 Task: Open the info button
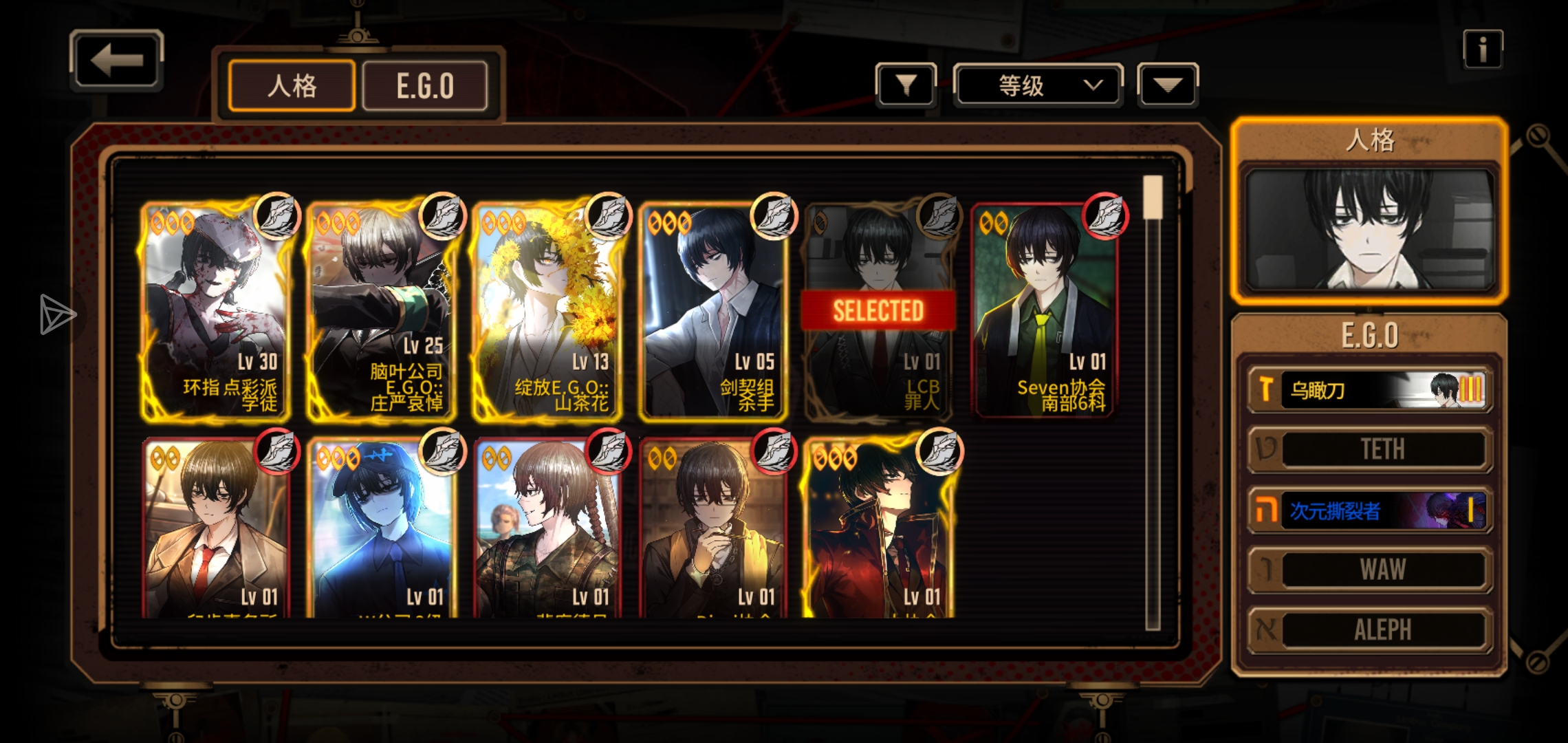click(x=1483, y=50)
